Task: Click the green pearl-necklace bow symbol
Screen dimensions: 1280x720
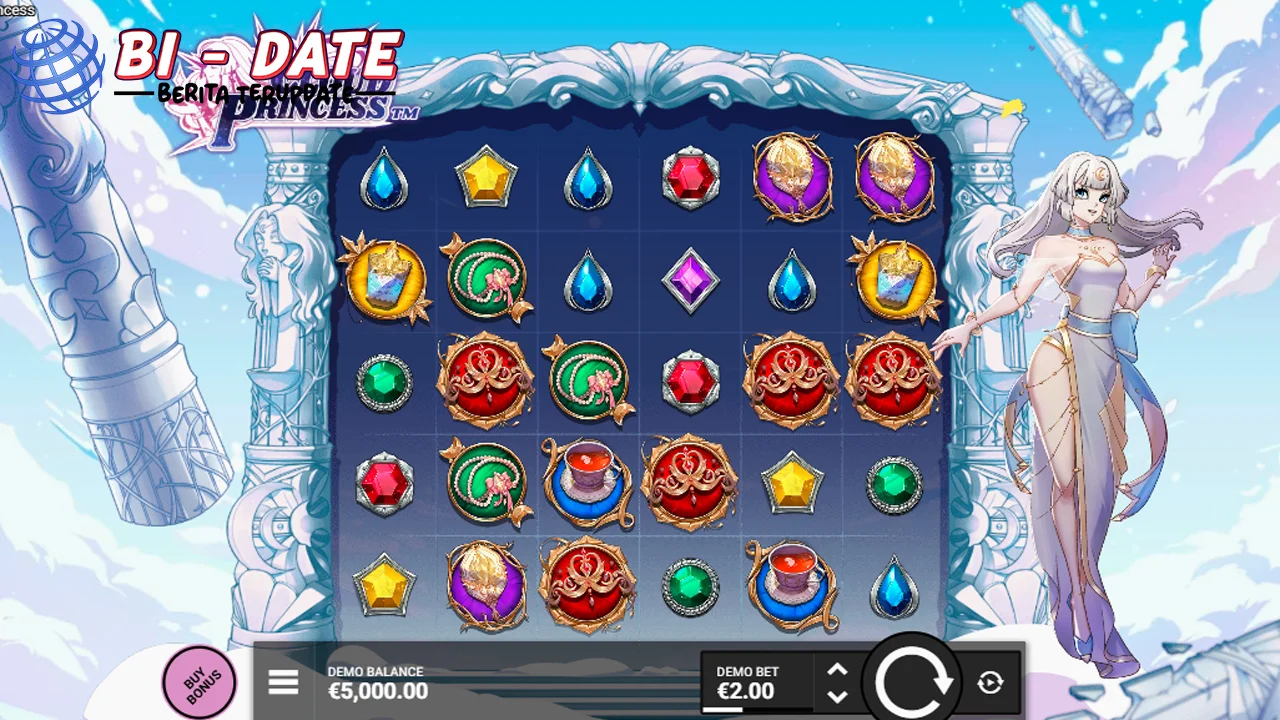Action: 487,280
